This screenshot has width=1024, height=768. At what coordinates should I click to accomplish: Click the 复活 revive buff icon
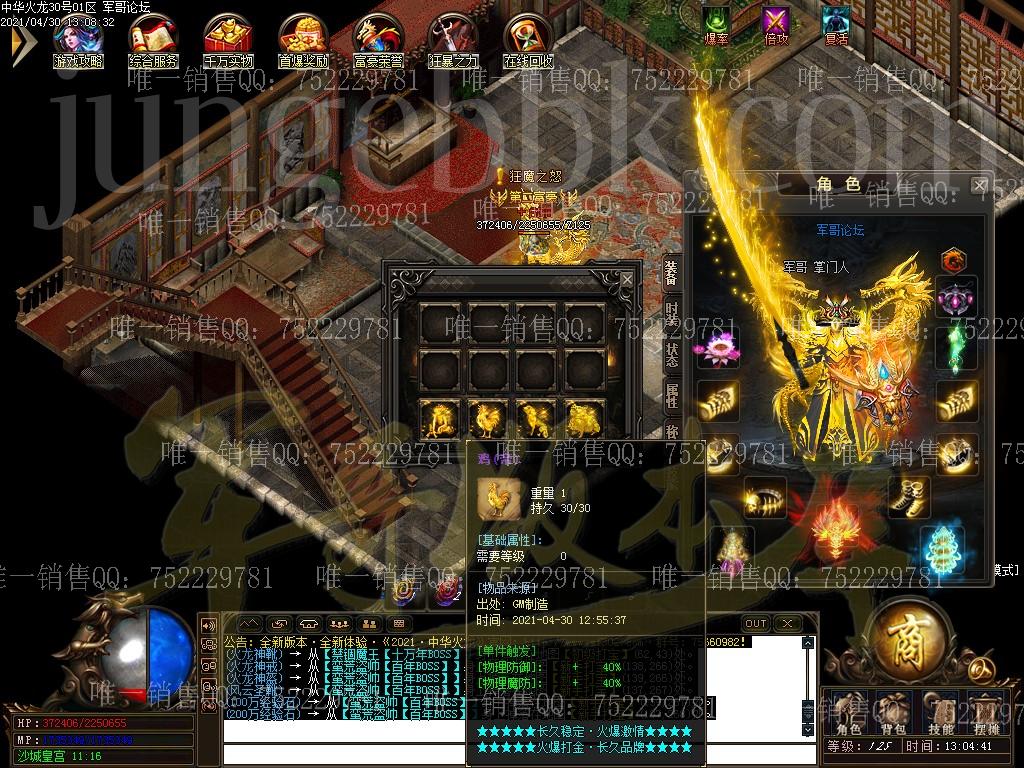(835, 23)
